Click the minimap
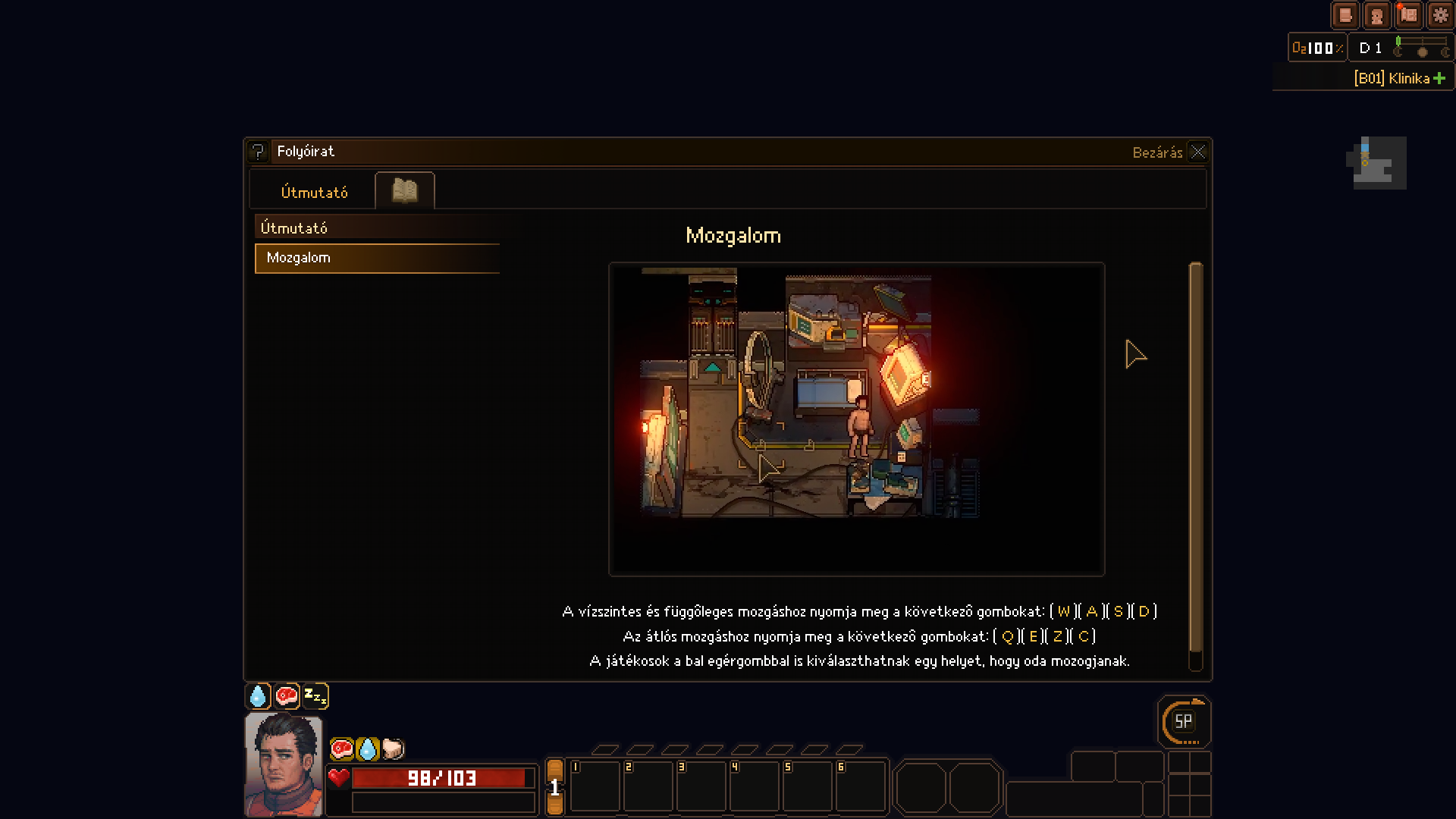 [x=1376, y=163]
